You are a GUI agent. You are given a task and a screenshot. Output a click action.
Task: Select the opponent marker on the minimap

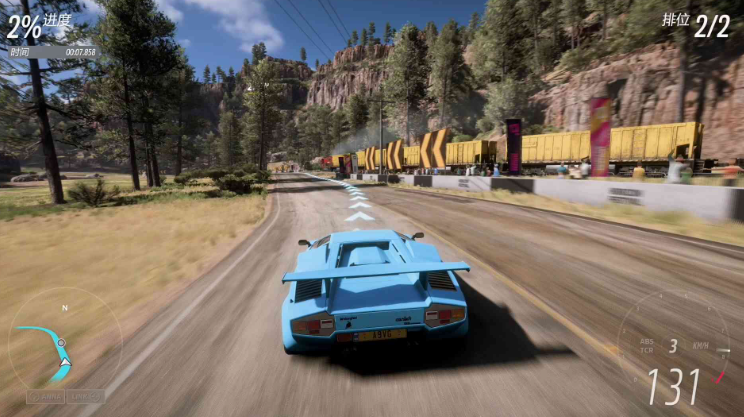pyautogui.click(x=62, y=342)
